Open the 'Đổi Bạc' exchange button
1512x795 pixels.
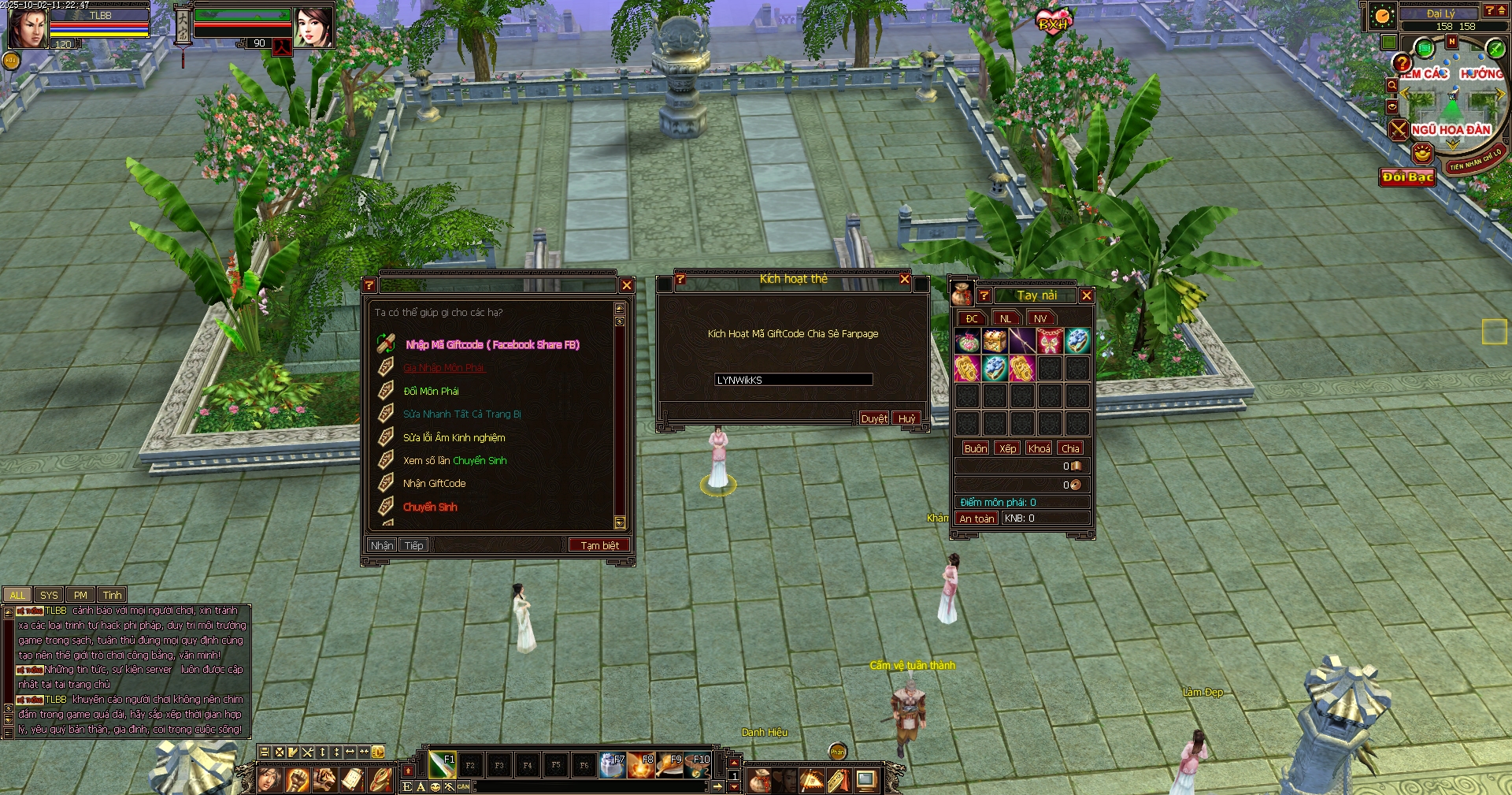1407,177
